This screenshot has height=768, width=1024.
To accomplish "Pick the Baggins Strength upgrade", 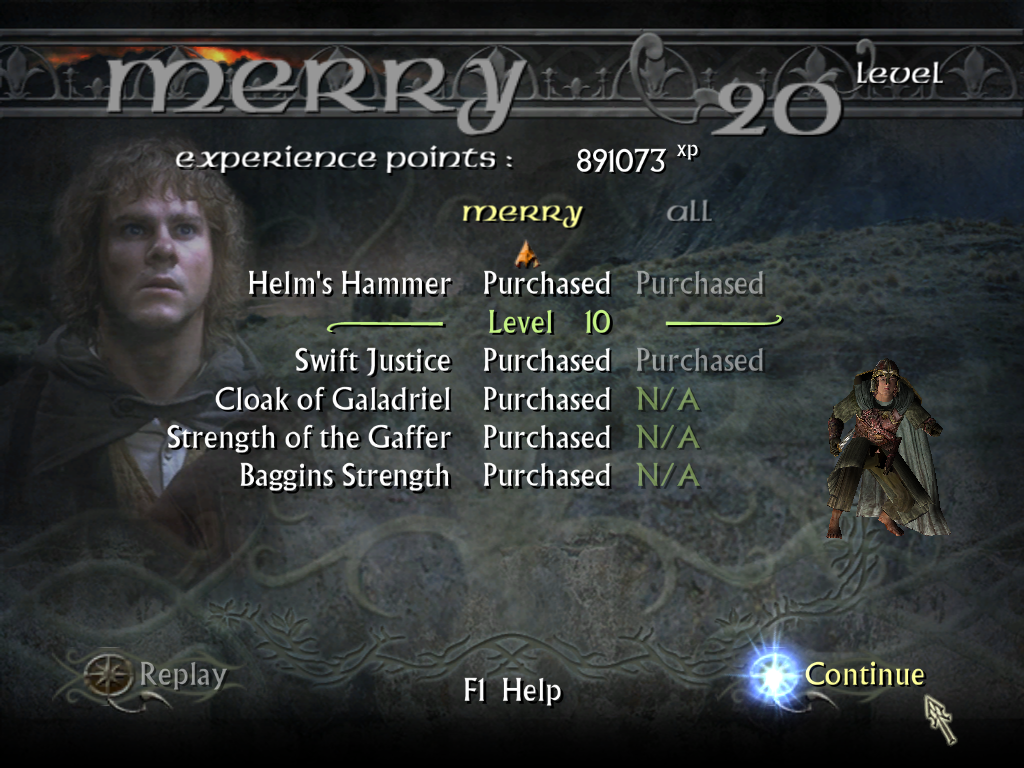I will [345, 476].
